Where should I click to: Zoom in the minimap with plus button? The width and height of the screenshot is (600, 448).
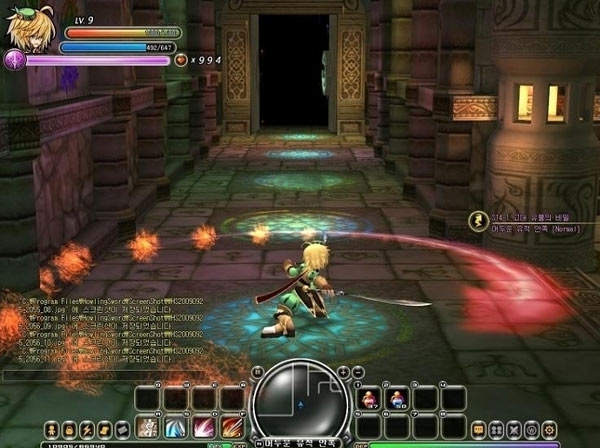click(343, 371)
